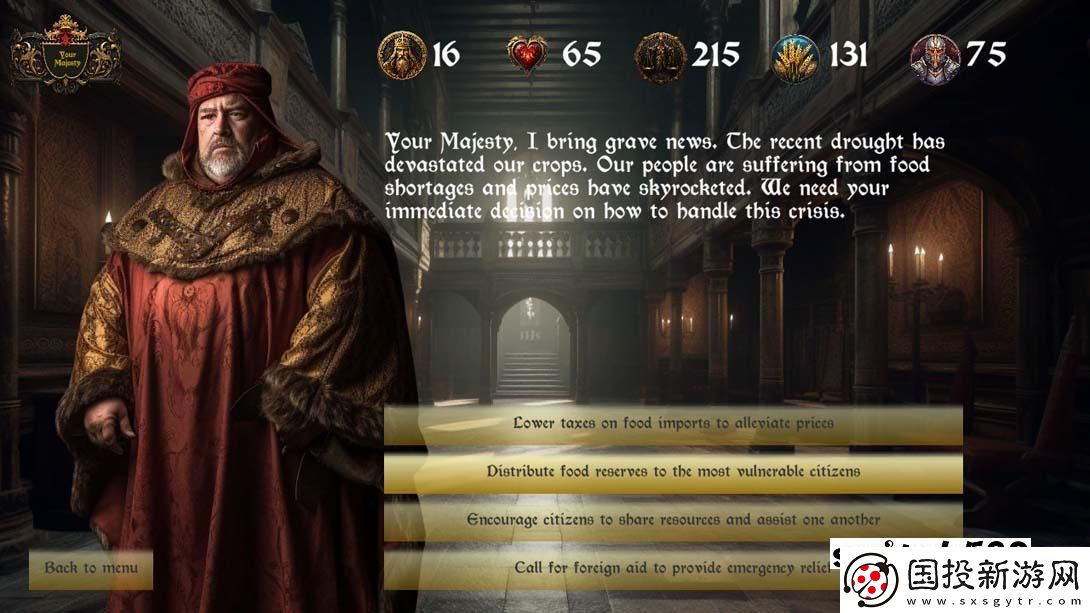This screenshot has height=613, width=1090.
Task: Select distributing food reserves to vulnerable citizens
Action: click(672, 471)
